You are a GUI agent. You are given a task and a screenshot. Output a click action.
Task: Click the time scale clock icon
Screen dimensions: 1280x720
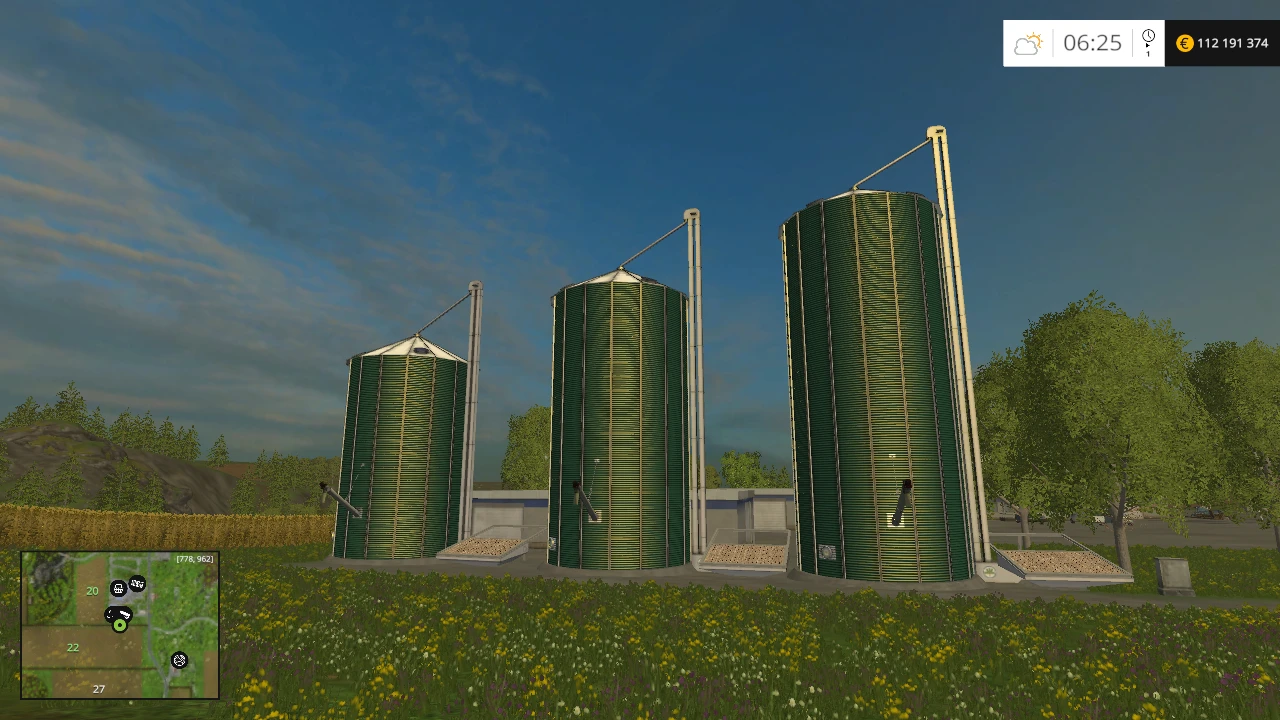pyautogui.click(x=1148, y=35)
